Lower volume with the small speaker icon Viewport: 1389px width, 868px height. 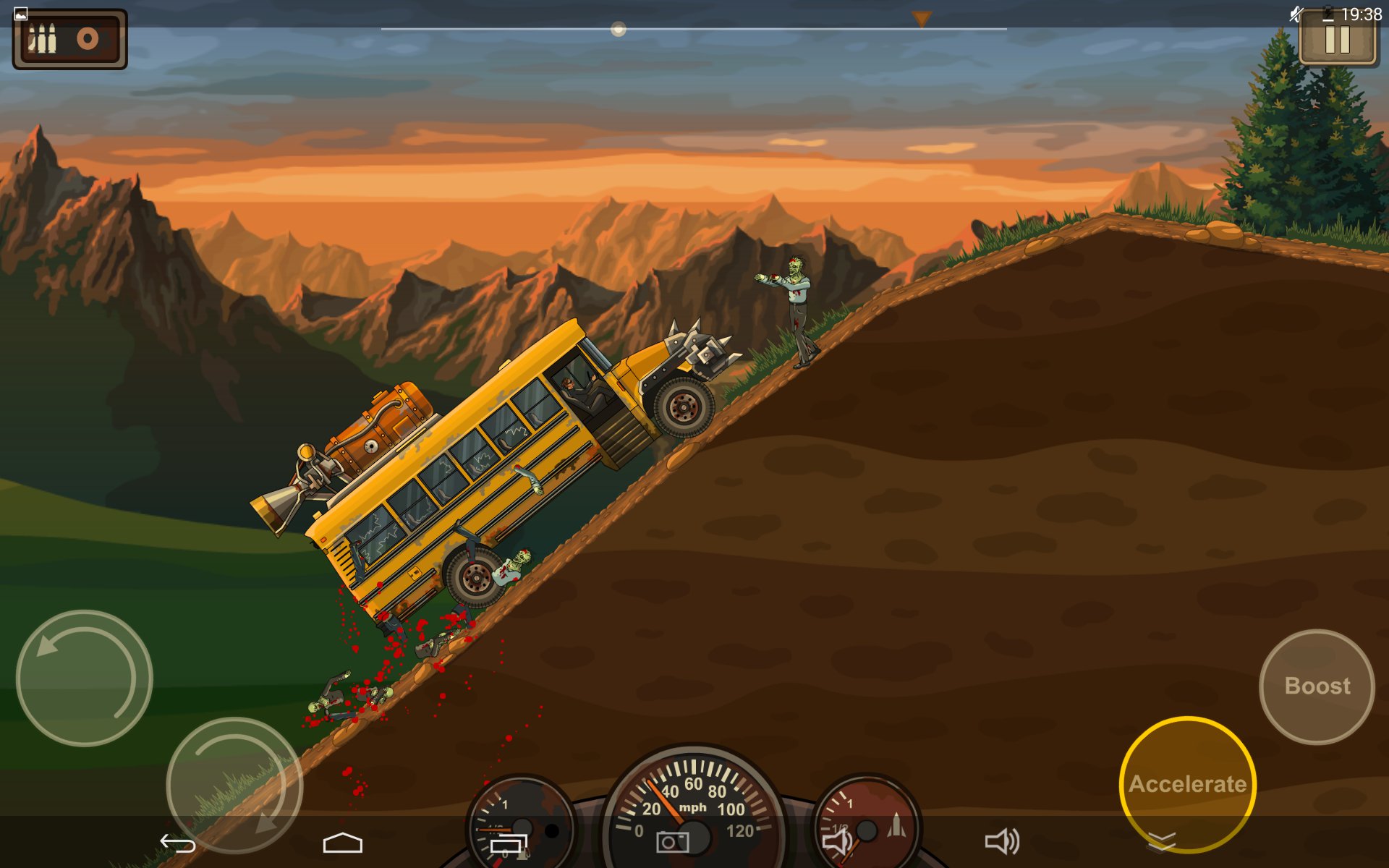(838, 842)
